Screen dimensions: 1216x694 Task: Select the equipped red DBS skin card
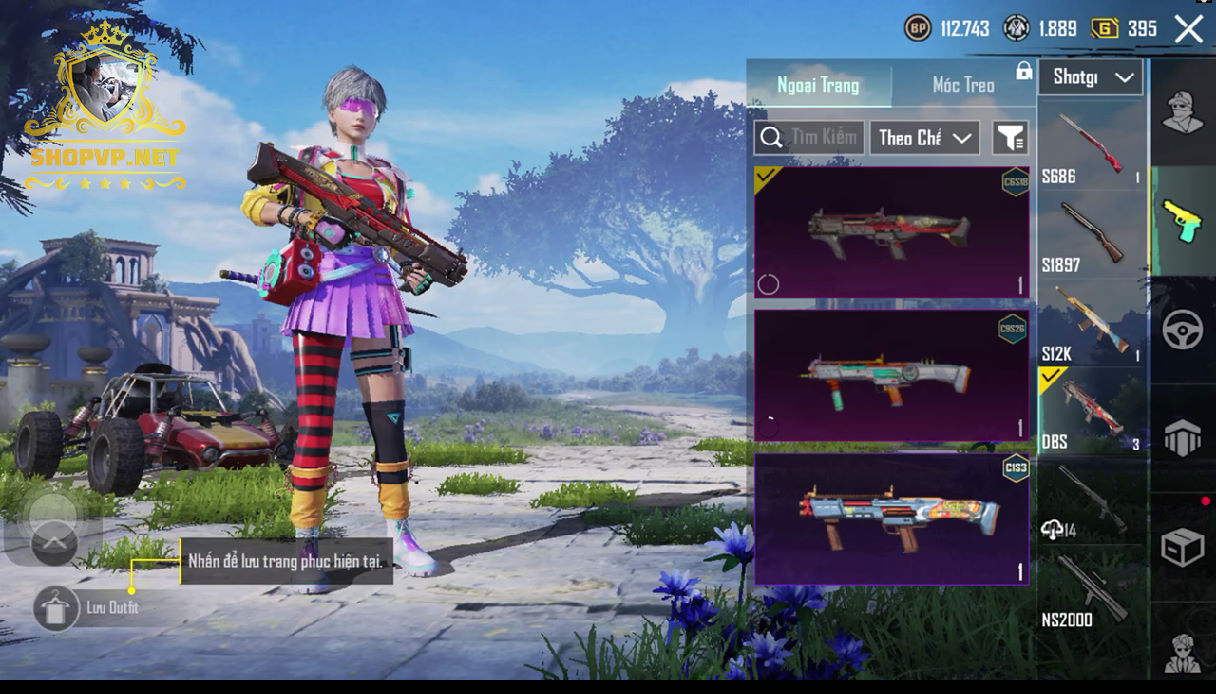(891, 232)
